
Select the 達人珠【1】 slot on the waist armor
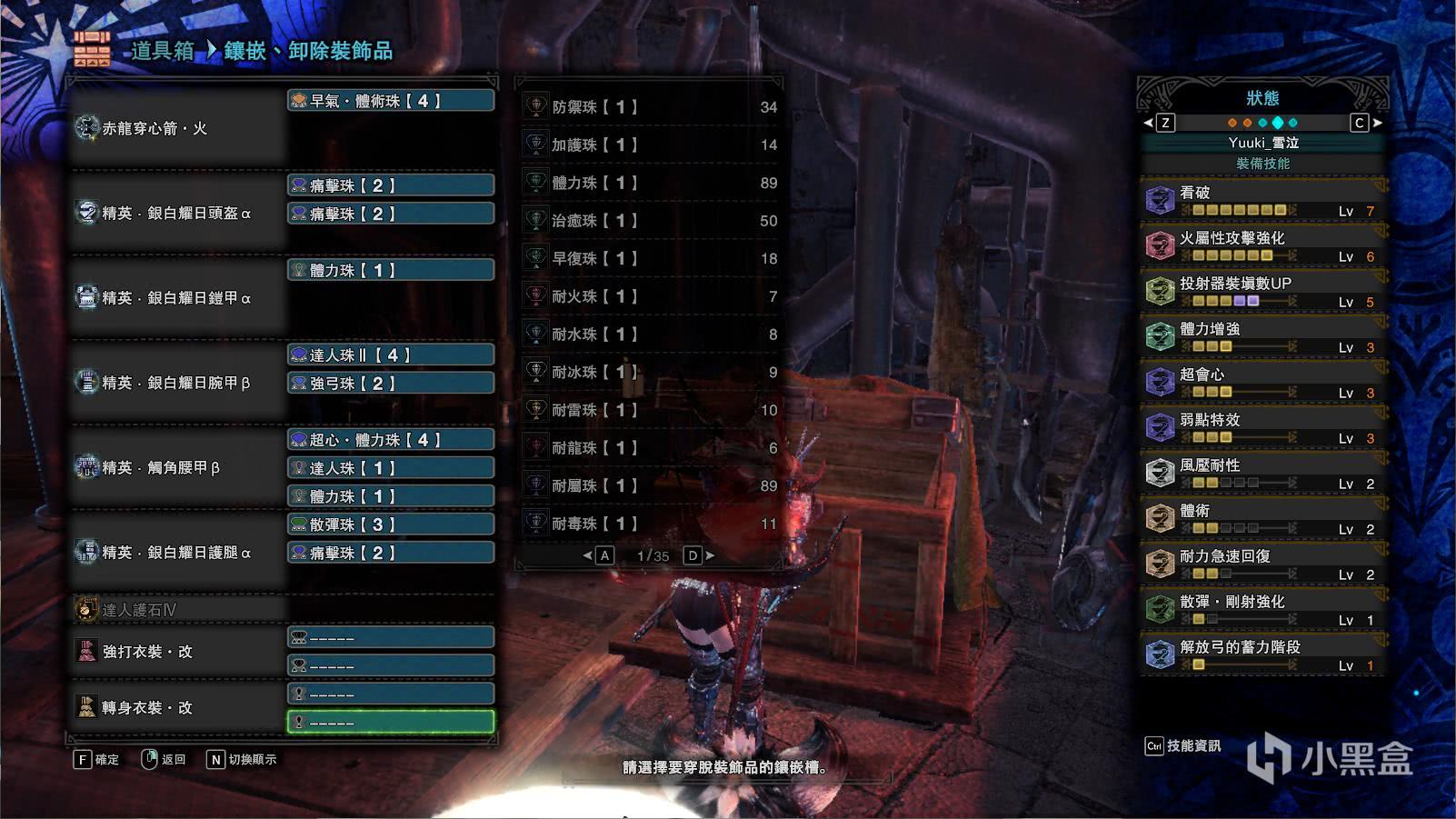(391, 468)
